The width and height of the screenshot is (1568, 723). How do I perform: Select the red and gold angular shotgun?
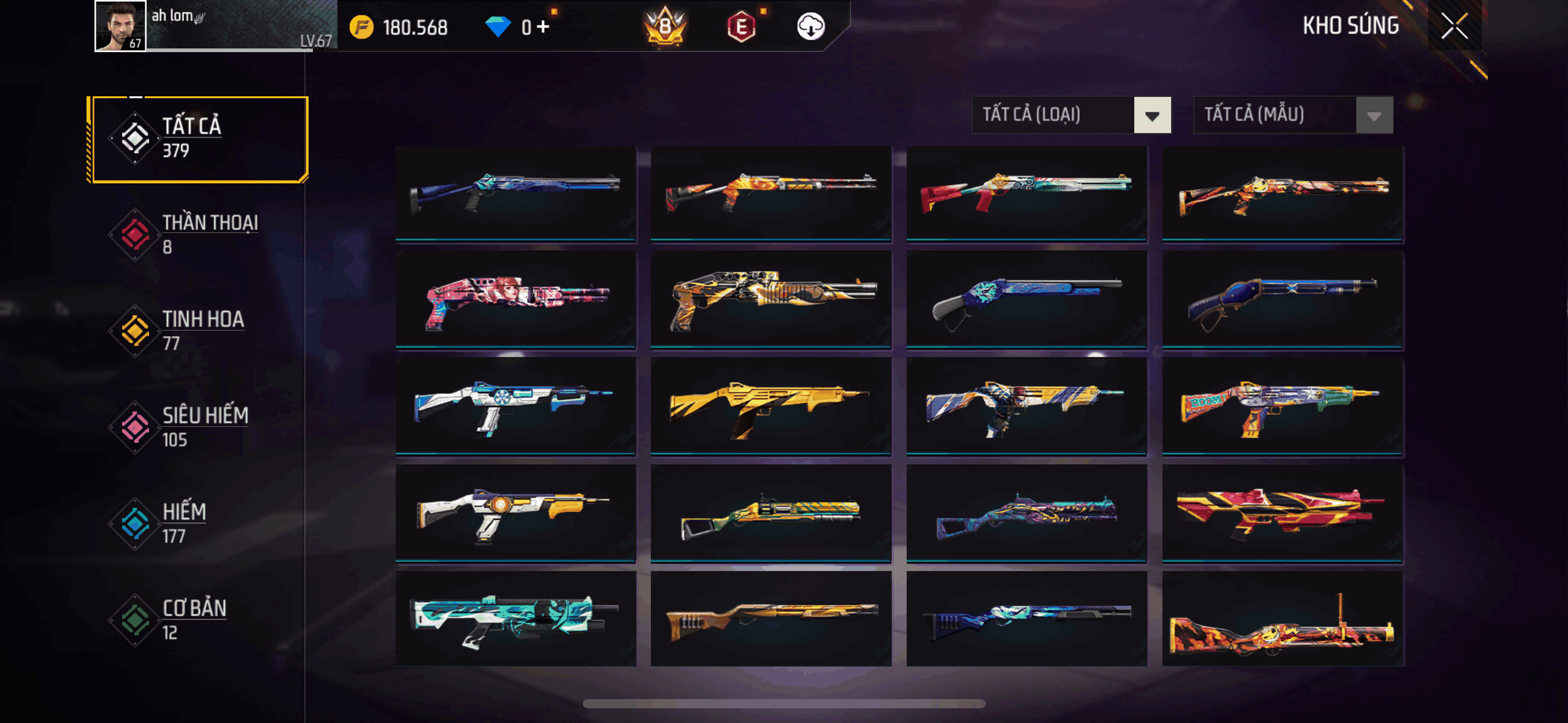pyautogui.click(x=1282, y=513)
